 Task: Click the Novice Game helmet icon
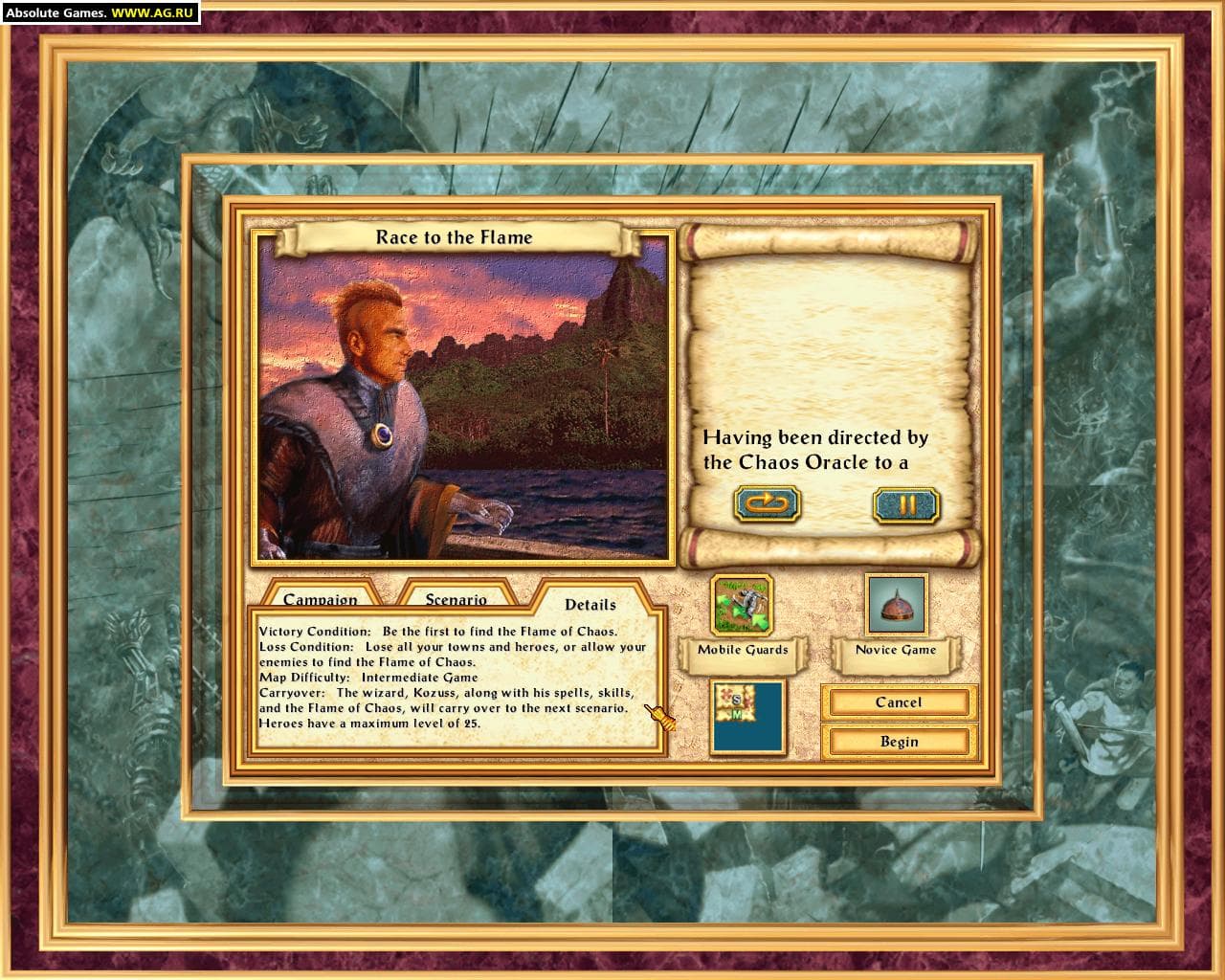pos(896,603)
